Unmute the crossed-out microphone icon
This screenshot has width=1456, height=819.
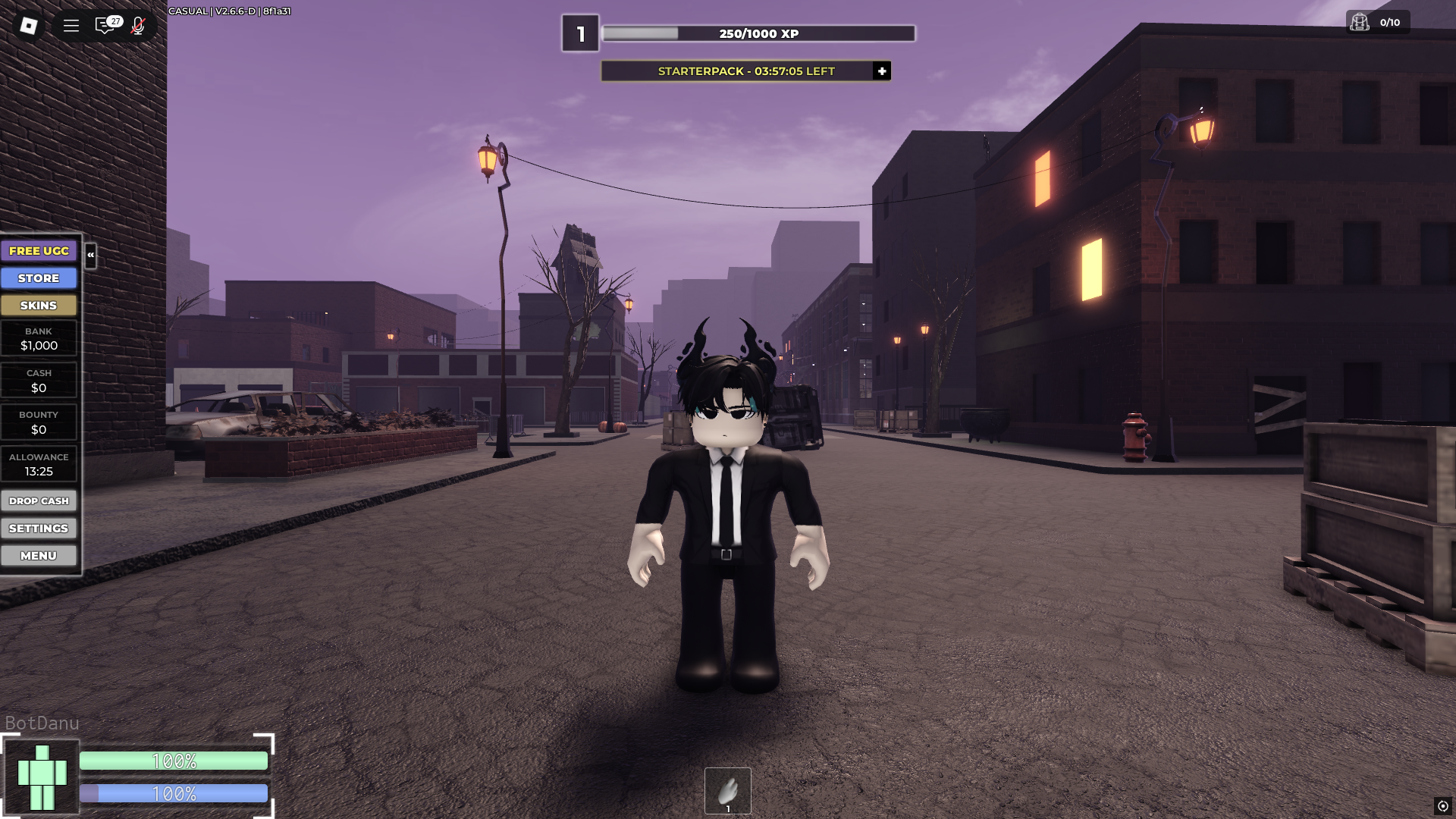(x=137, y=25)
